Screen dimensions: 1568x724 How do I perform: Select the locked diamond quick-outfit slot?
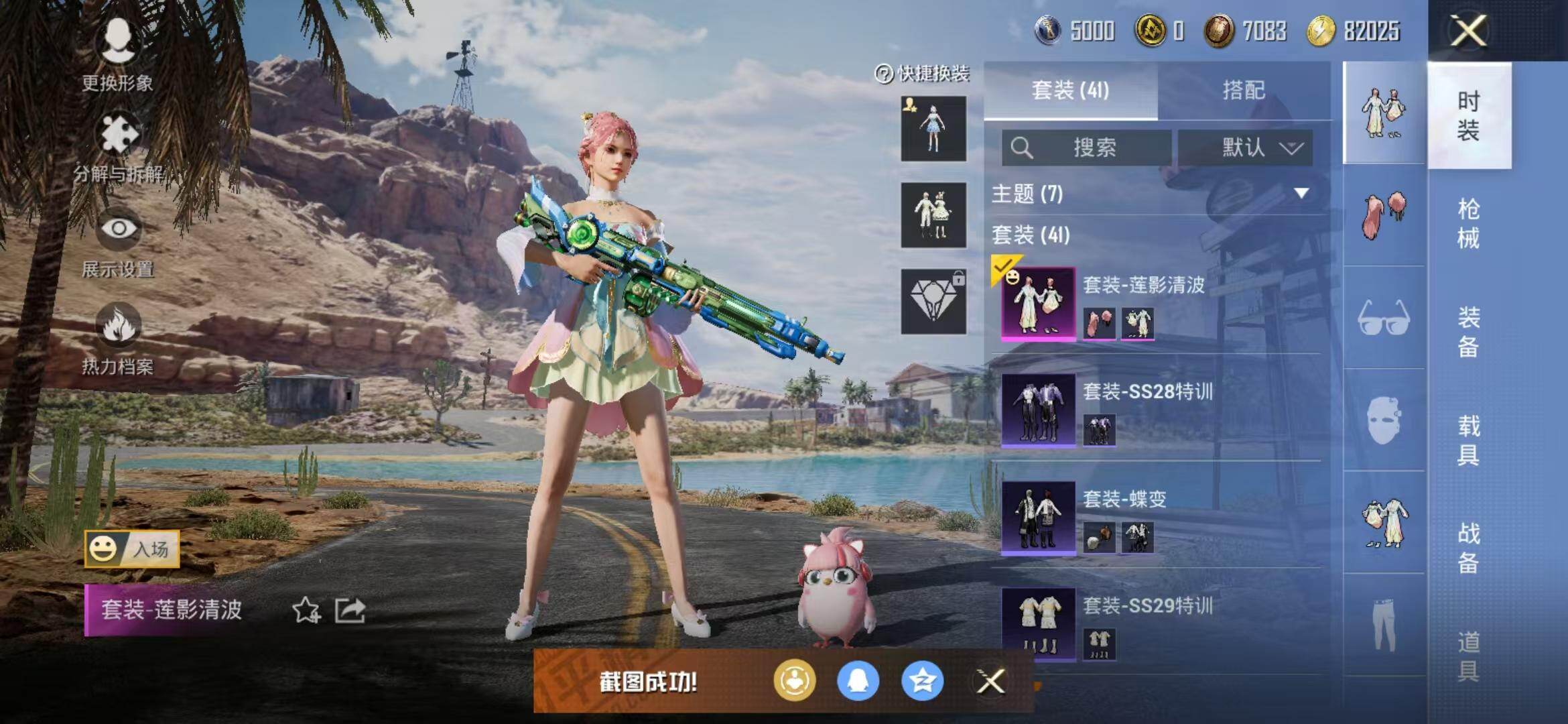pyautogui.click(x=933, y=302)
